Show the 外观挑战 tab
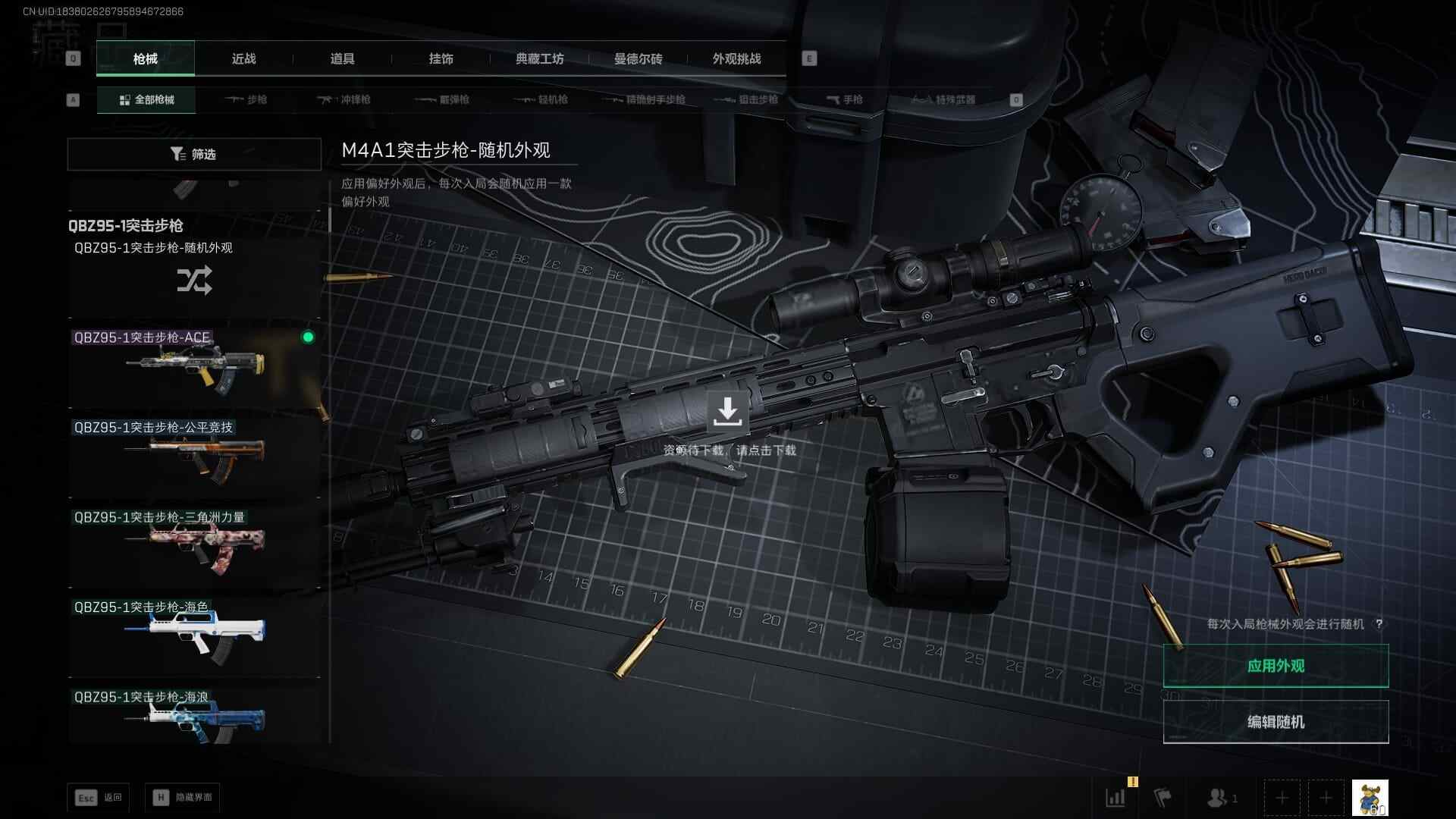Image resolution: width=1456 pixels, height=819 pixels. point(736,59)
